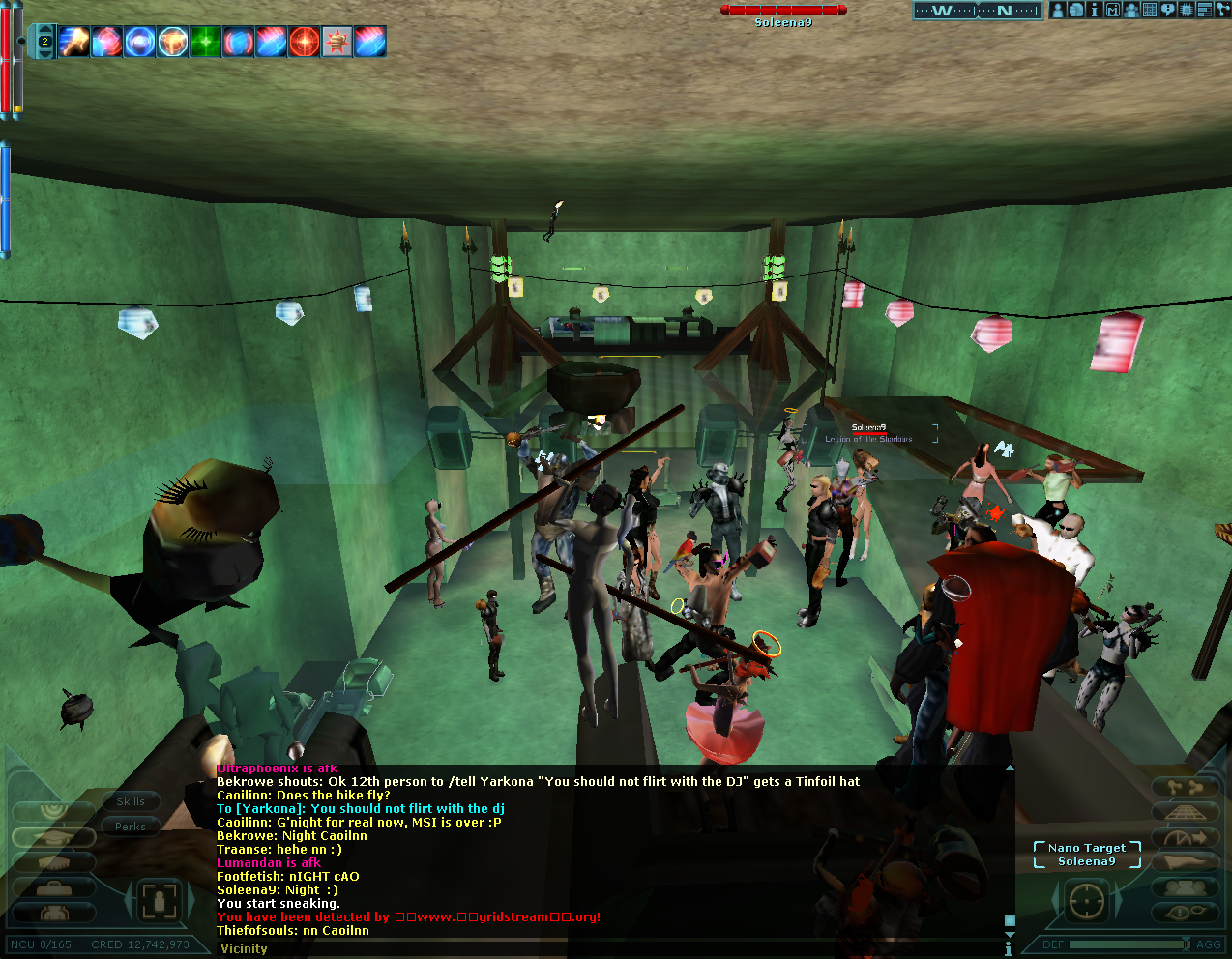Image resolution: width=1232 pixels, height=959 pixels.
Task: Adjust the DEF/AGG aggression slider
Action: (1128, 944)
